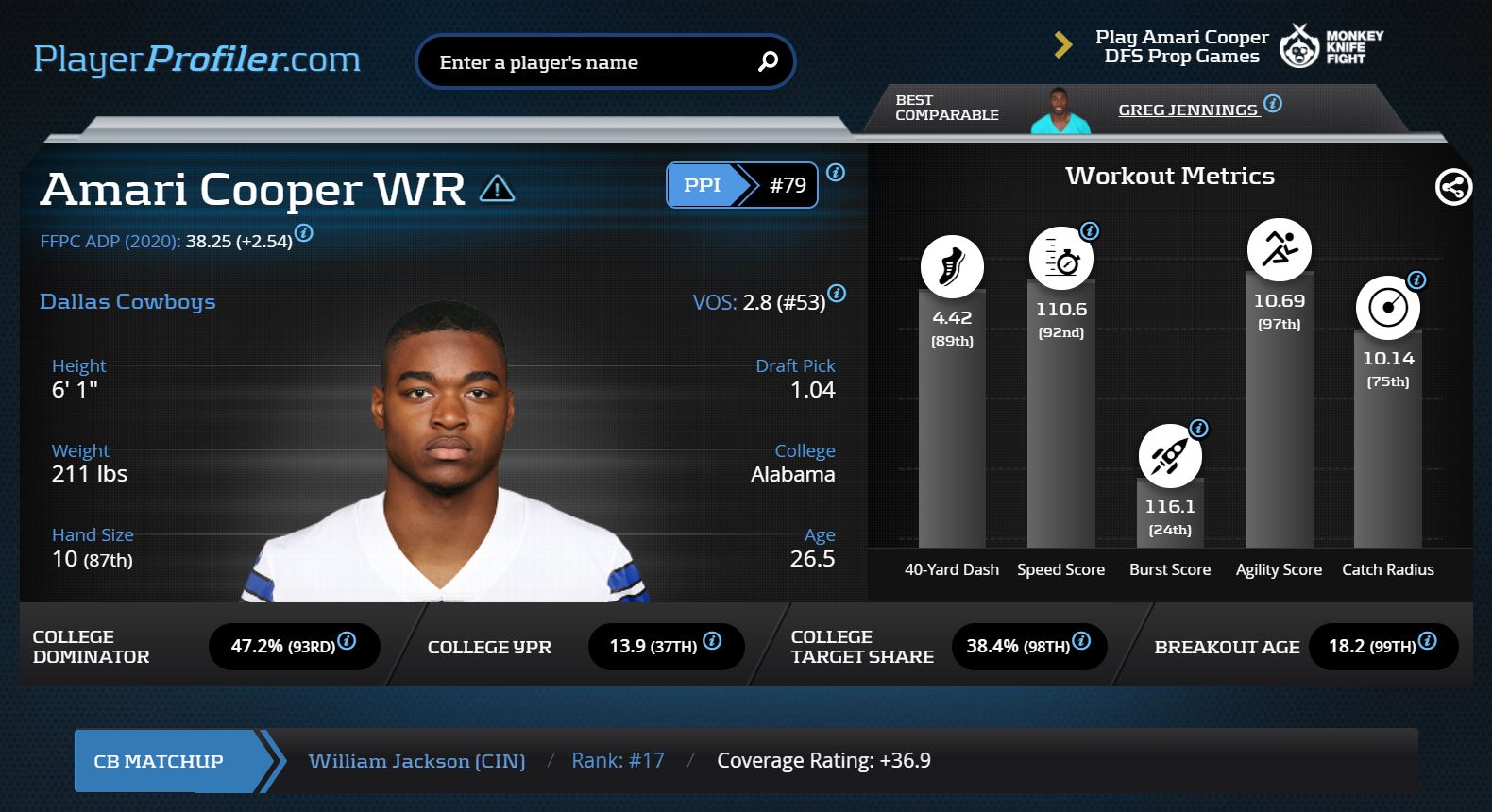
Task: Open the PlayerProfiler.com home logo
Action: click(x=196, y=59)
